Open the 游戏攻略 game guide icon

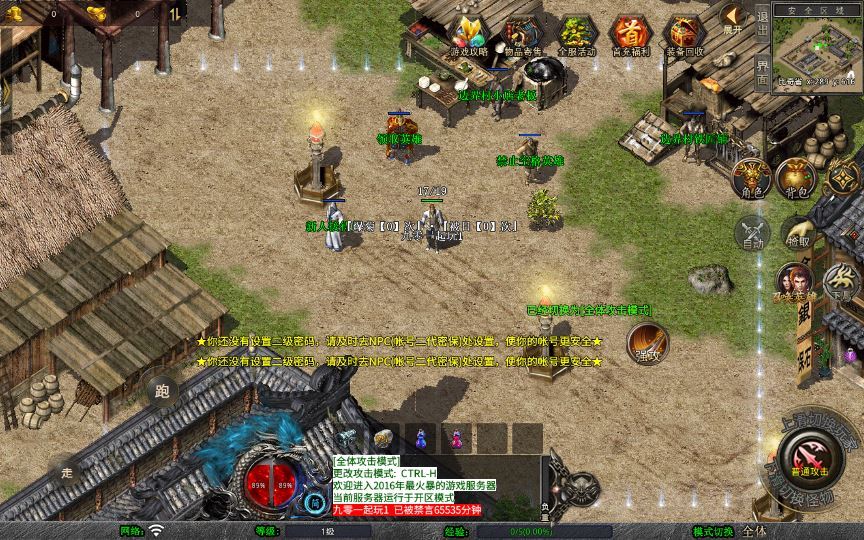[x=469, y=36]
